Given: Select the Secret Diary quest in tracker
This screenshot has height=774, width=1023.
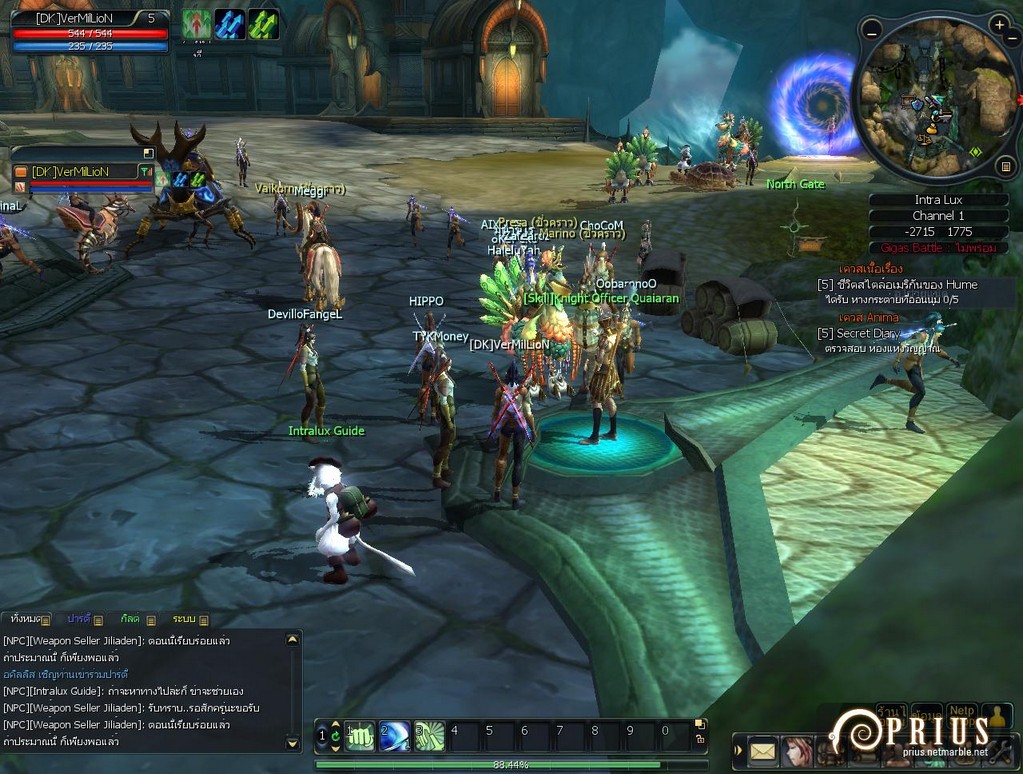Looking at the screenshot, I should coord(858,334).
